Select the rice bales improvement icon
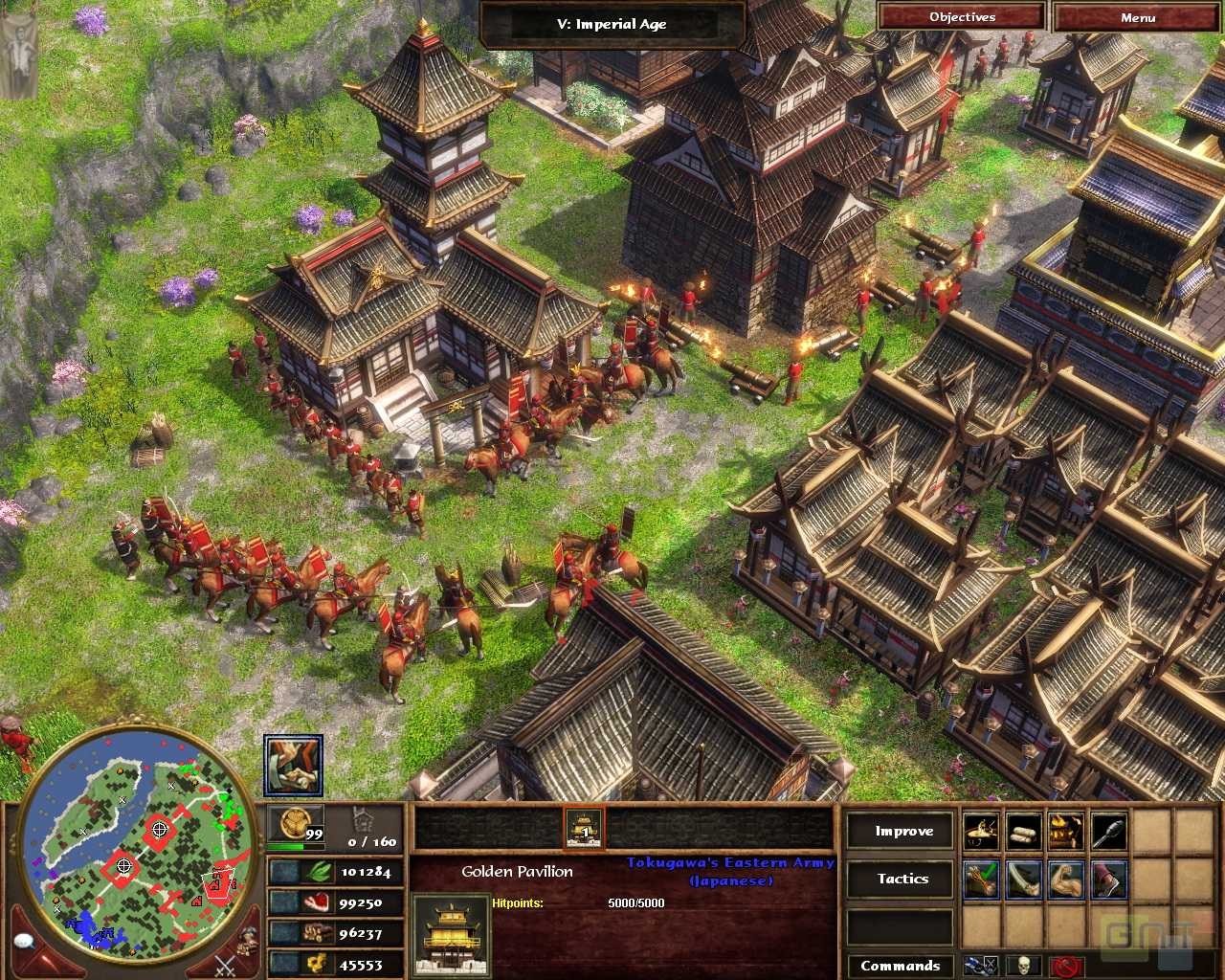The image size is (1225, 980). coord(1022,831)
